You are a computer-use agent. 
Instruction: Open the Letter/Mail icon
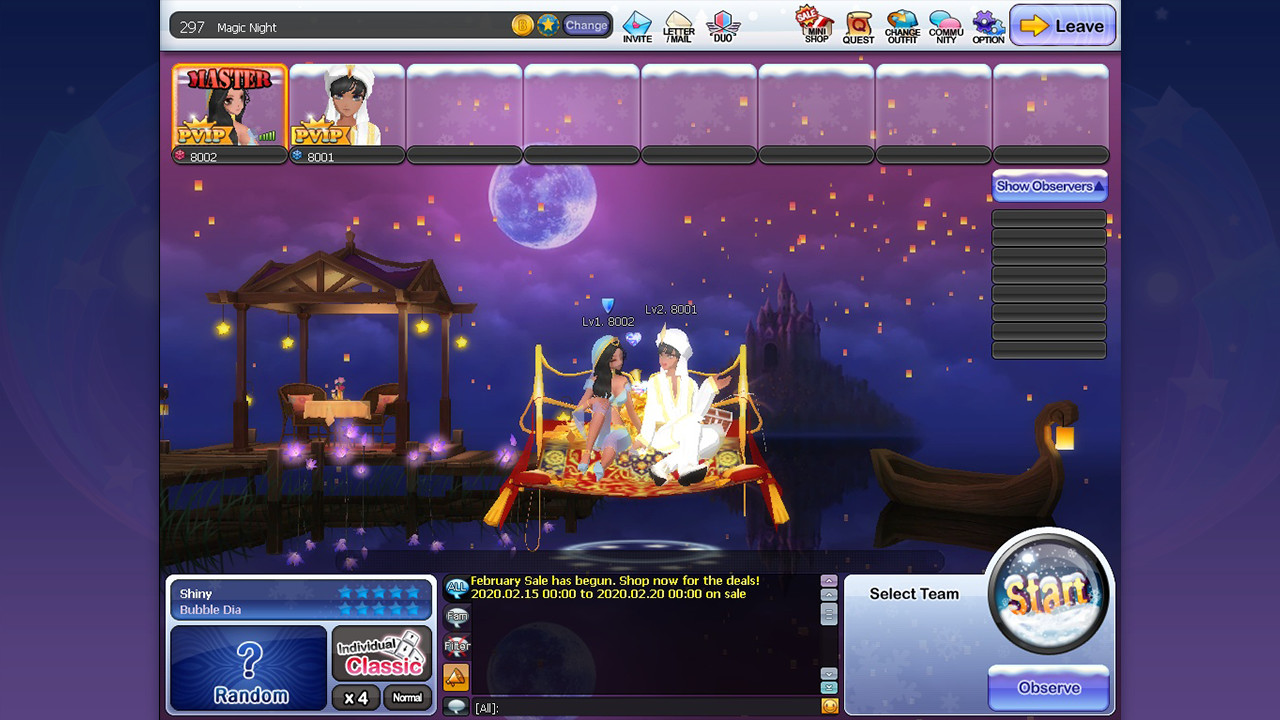coord(679,25)
